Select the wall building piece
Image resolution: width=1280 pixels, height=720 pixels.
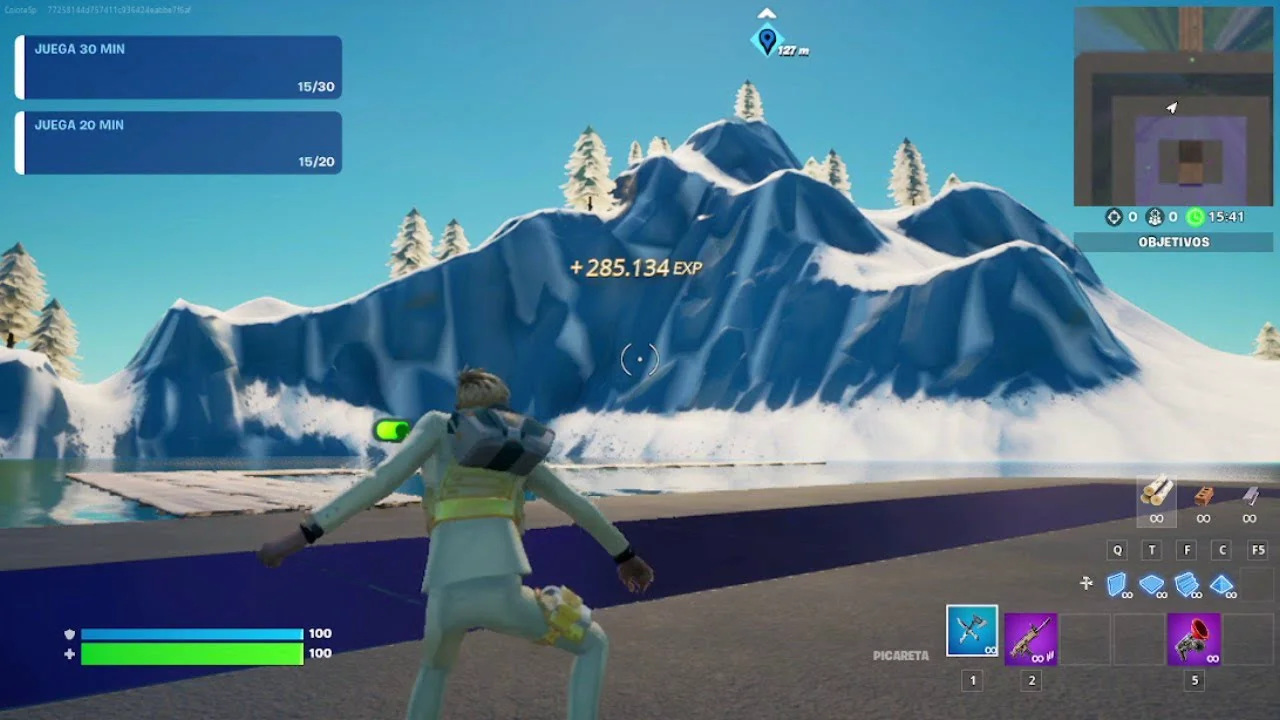[1118, 584]
